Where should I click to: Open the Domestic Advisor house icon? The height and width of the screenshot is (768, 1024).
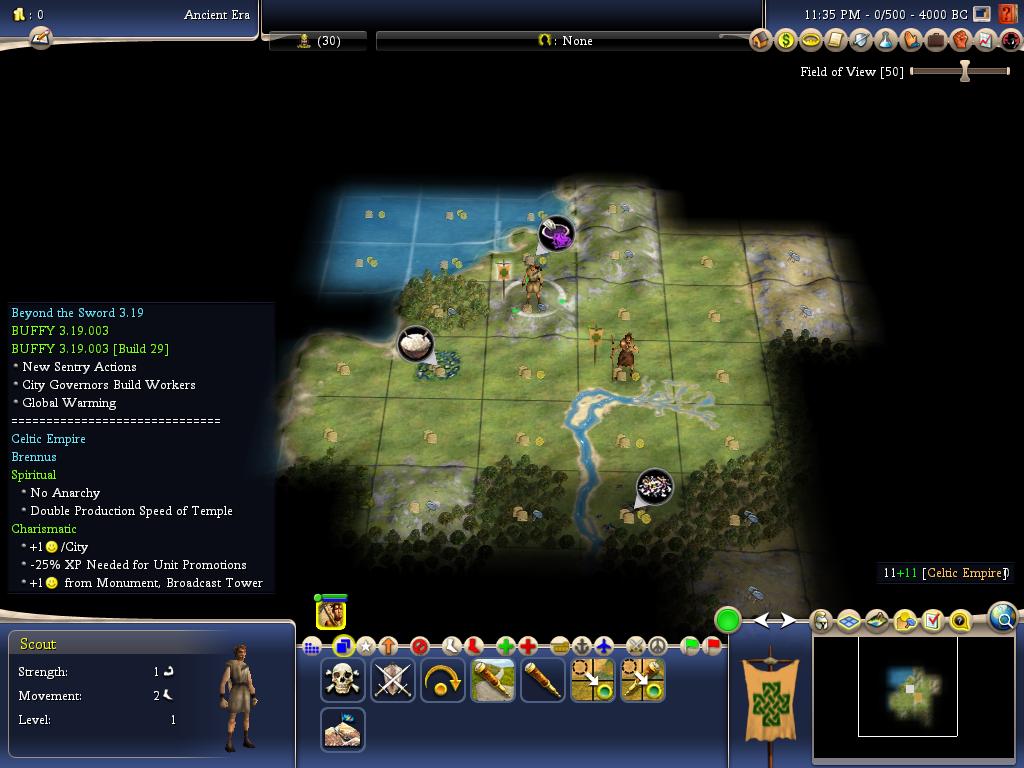pos(761,40)
